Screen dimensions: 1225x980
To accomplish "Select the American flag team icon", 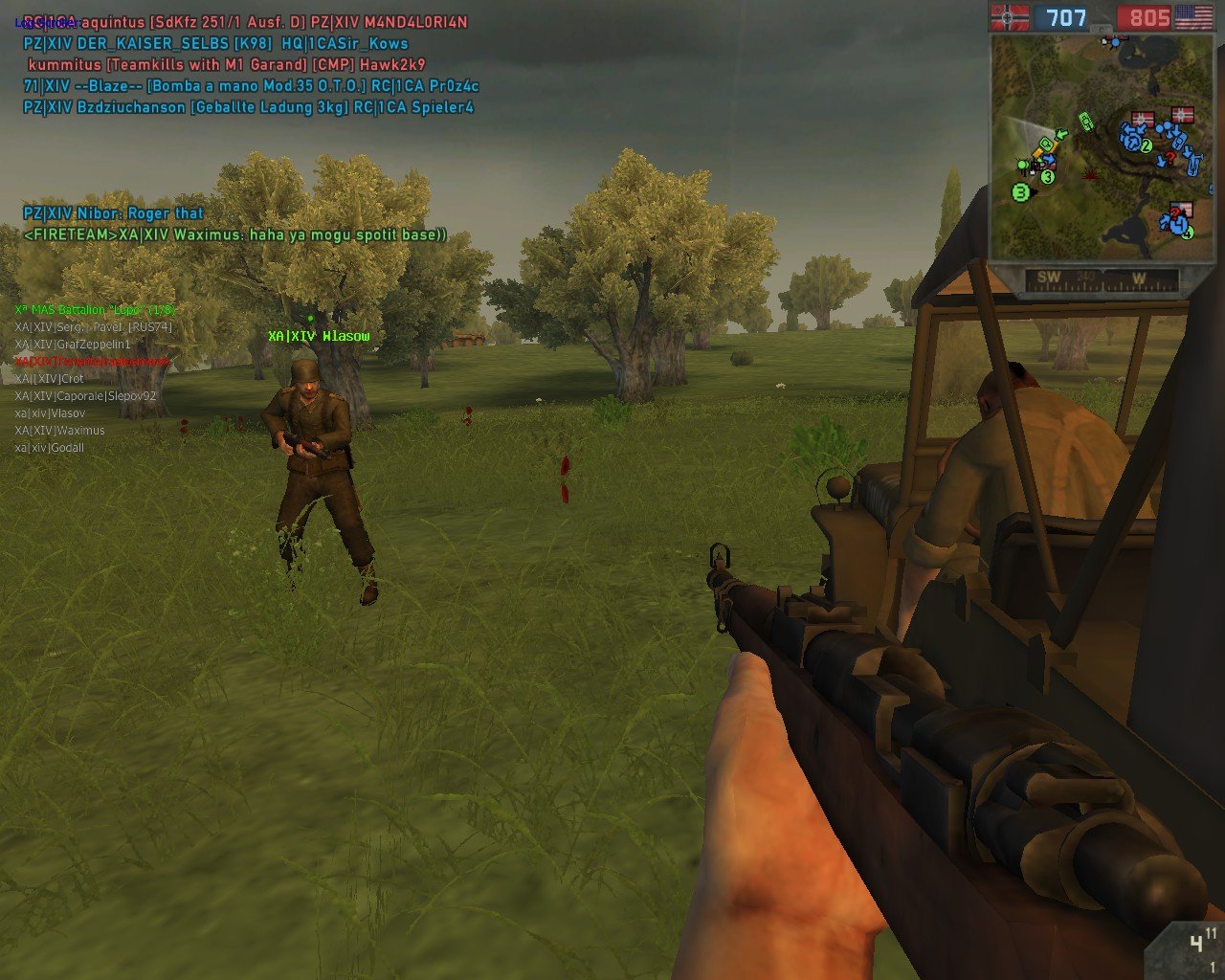I will [1193, 16].
